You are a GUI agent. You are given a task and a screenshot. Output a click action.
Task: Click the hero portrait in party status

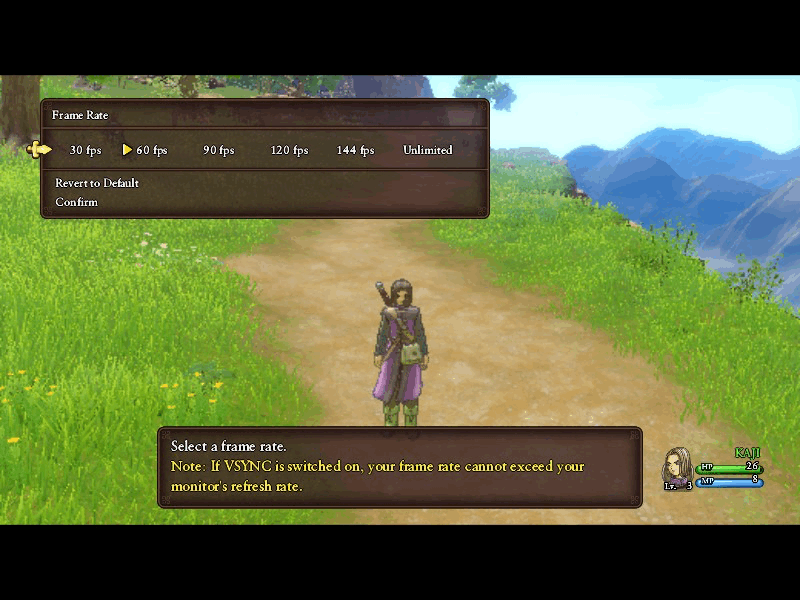point(678,466)
